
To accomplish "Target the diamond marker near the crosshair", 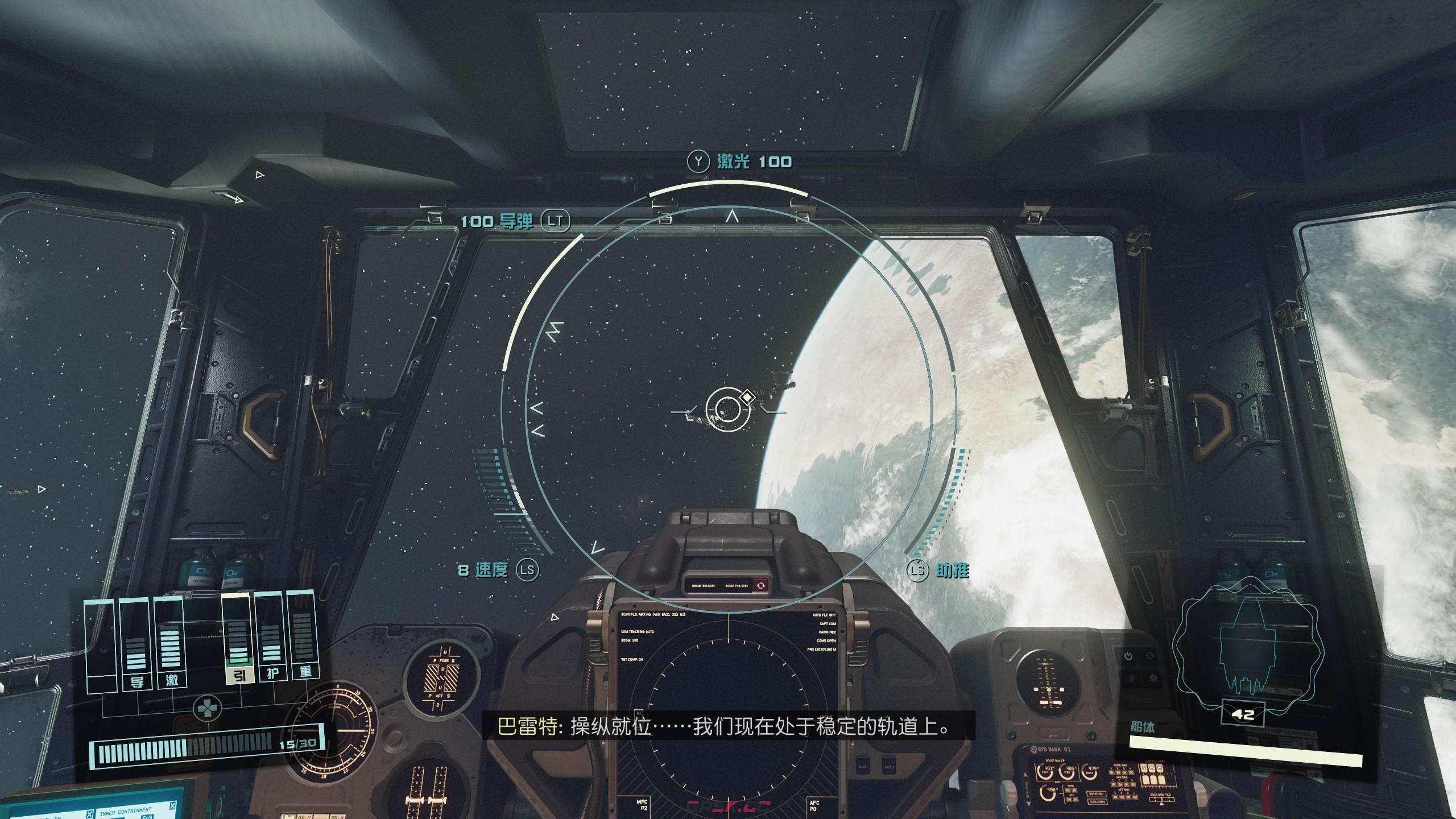I will (x=746, y=398).
